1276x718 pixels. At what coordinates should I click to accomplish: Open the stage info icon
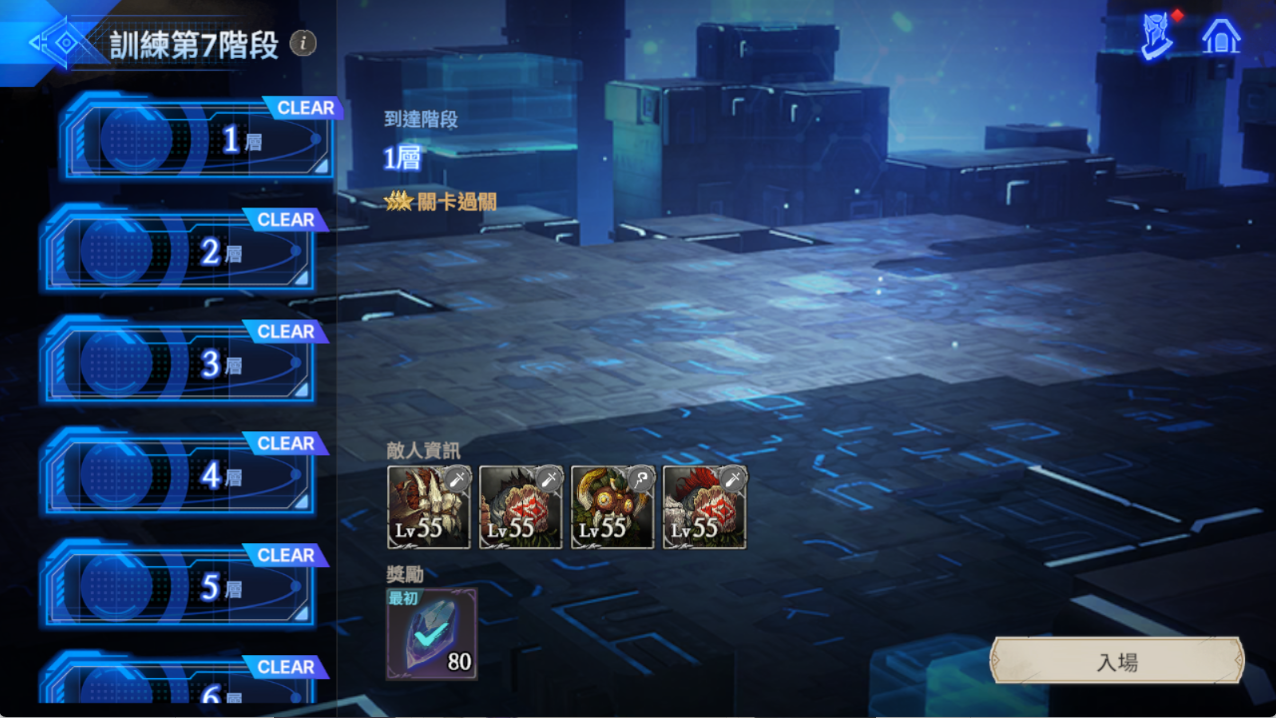(x=303, y=43)
